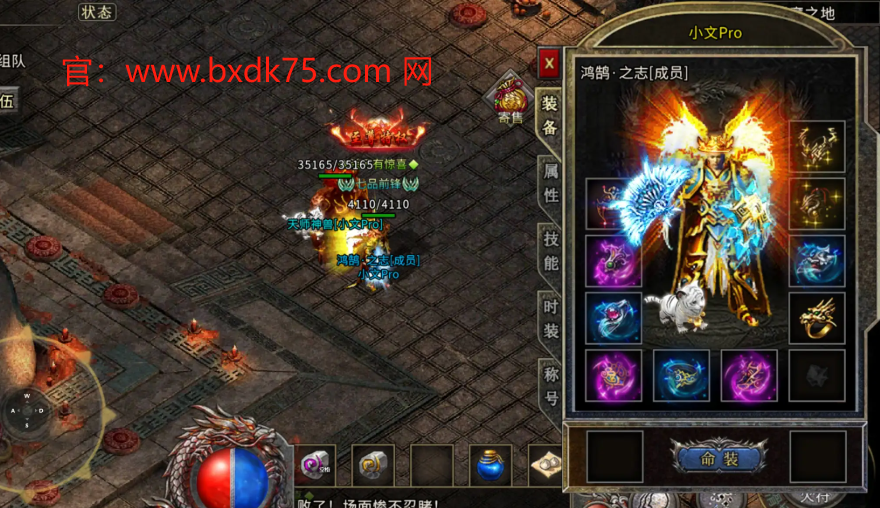Click the 状态 status button
The width and height of the screenshot is (880, 508).
point(97,12)
